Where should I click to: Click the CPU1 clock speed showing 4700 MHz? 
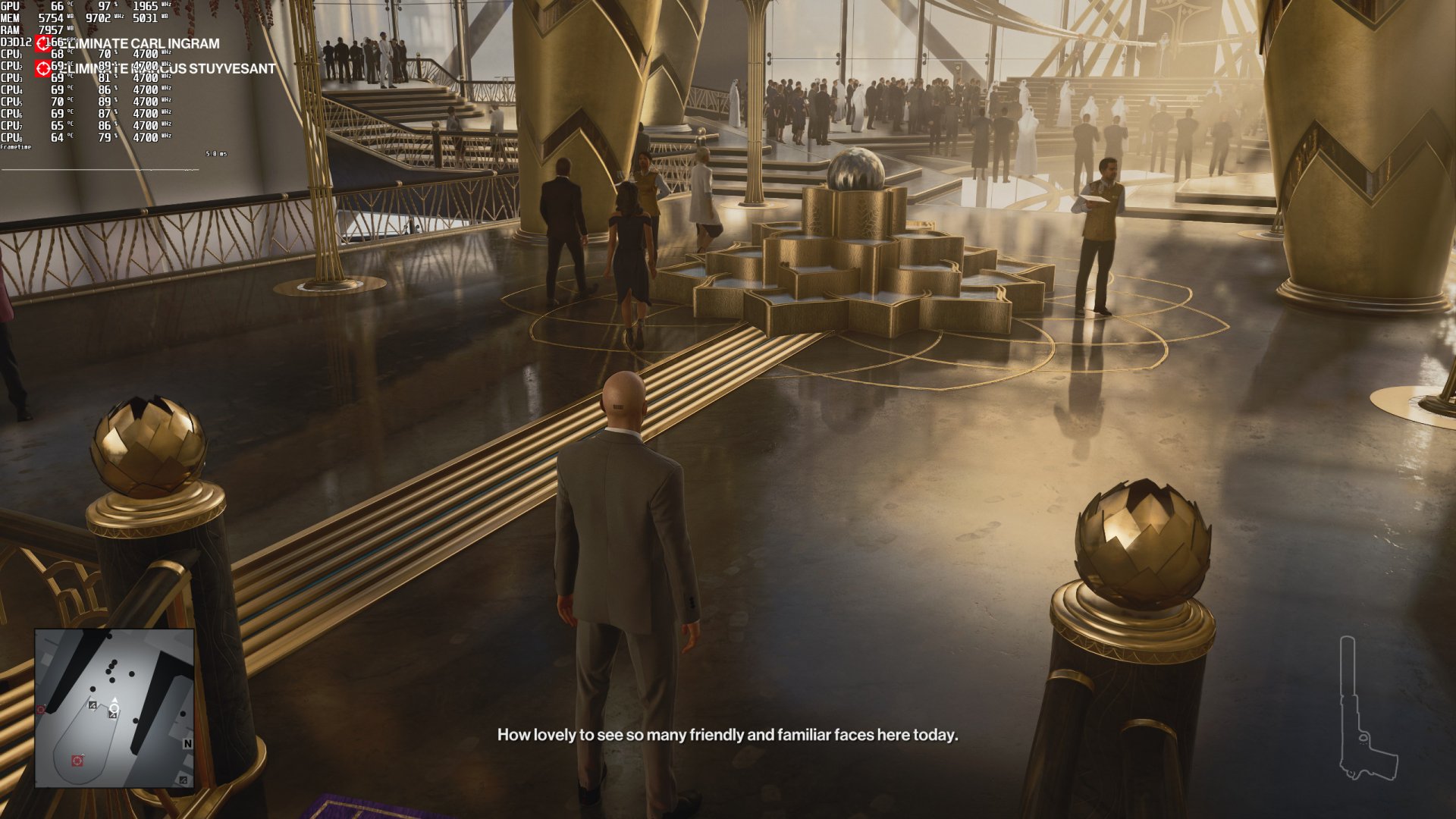coord(146,54)
